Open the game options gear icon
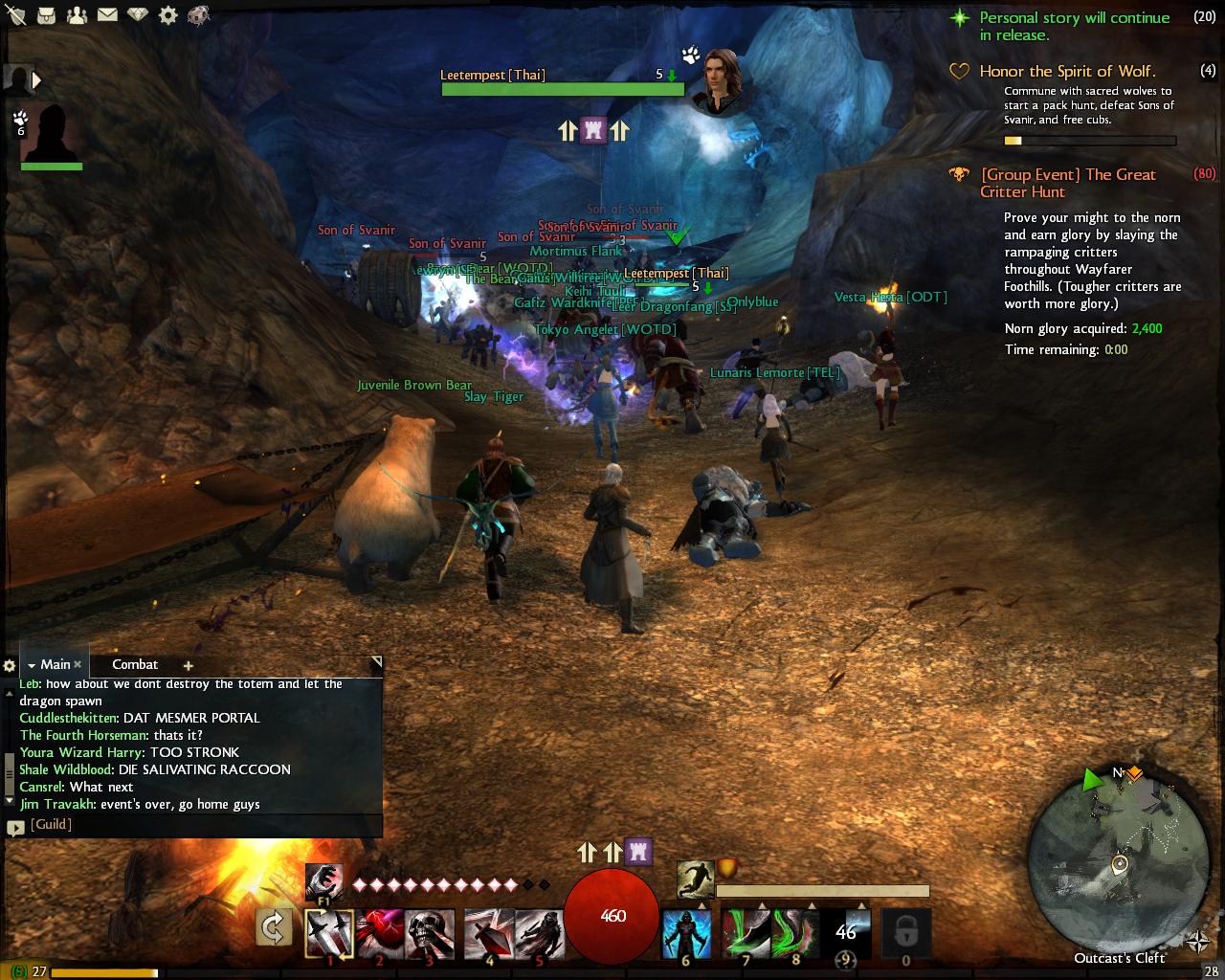 point(168,15)
